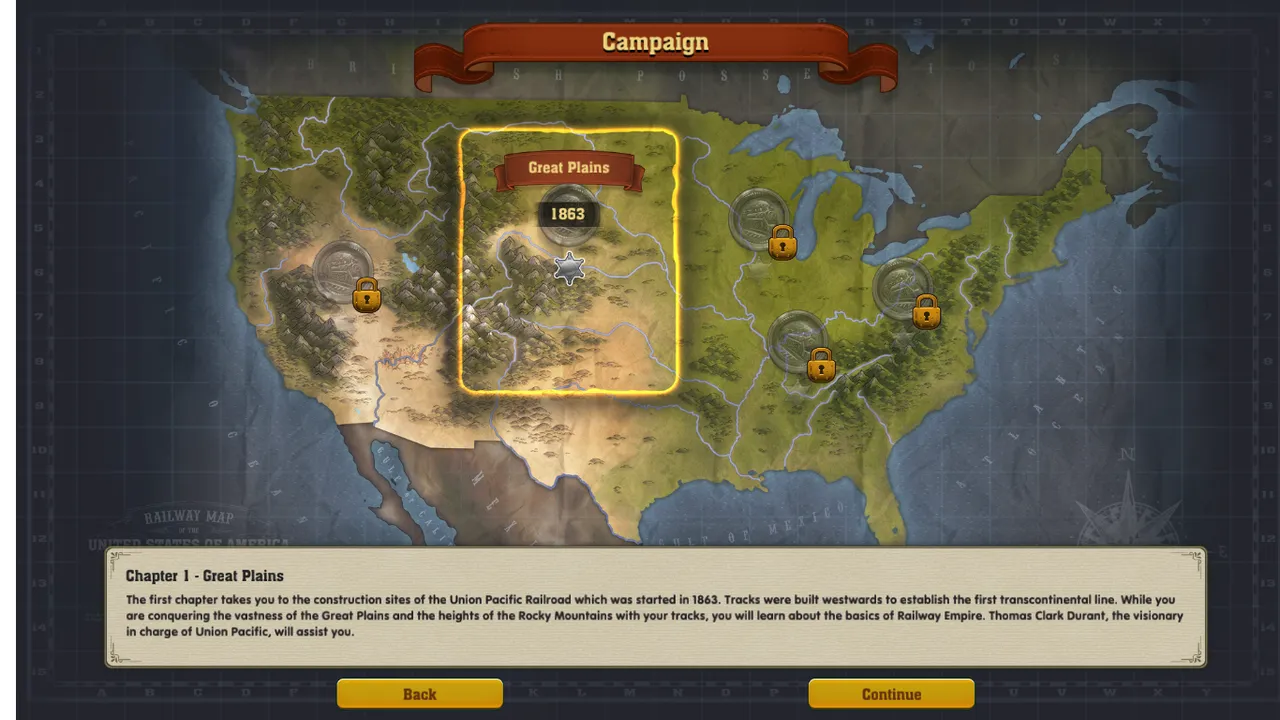Image resolution: width=1280 pixels, height=720 pixels.
Task: Open the locked southern chapter medallion
Action: tap(798, 342)
